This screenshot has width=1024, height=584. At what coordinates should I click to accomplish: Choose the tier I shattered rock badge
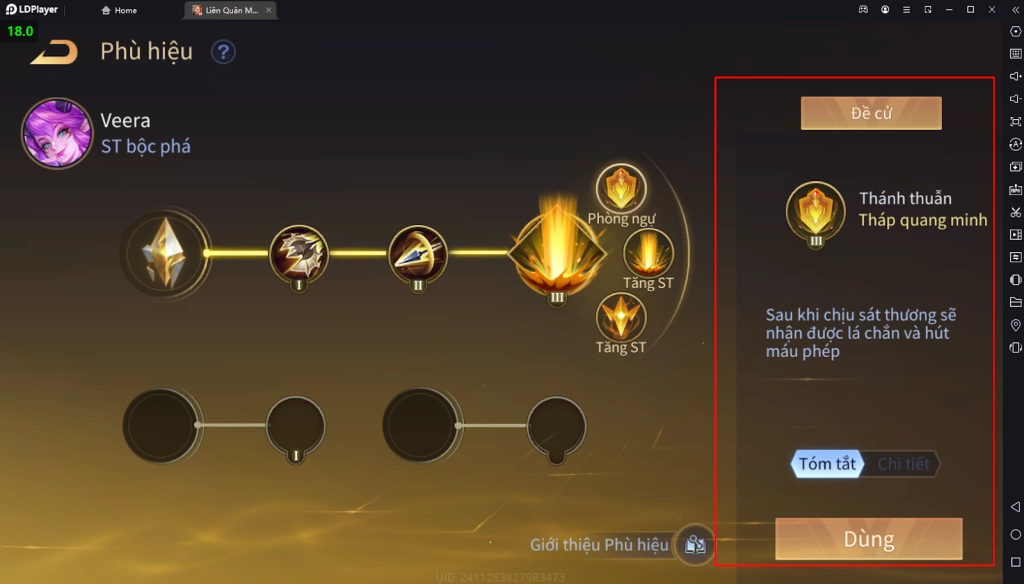(299, 253)
